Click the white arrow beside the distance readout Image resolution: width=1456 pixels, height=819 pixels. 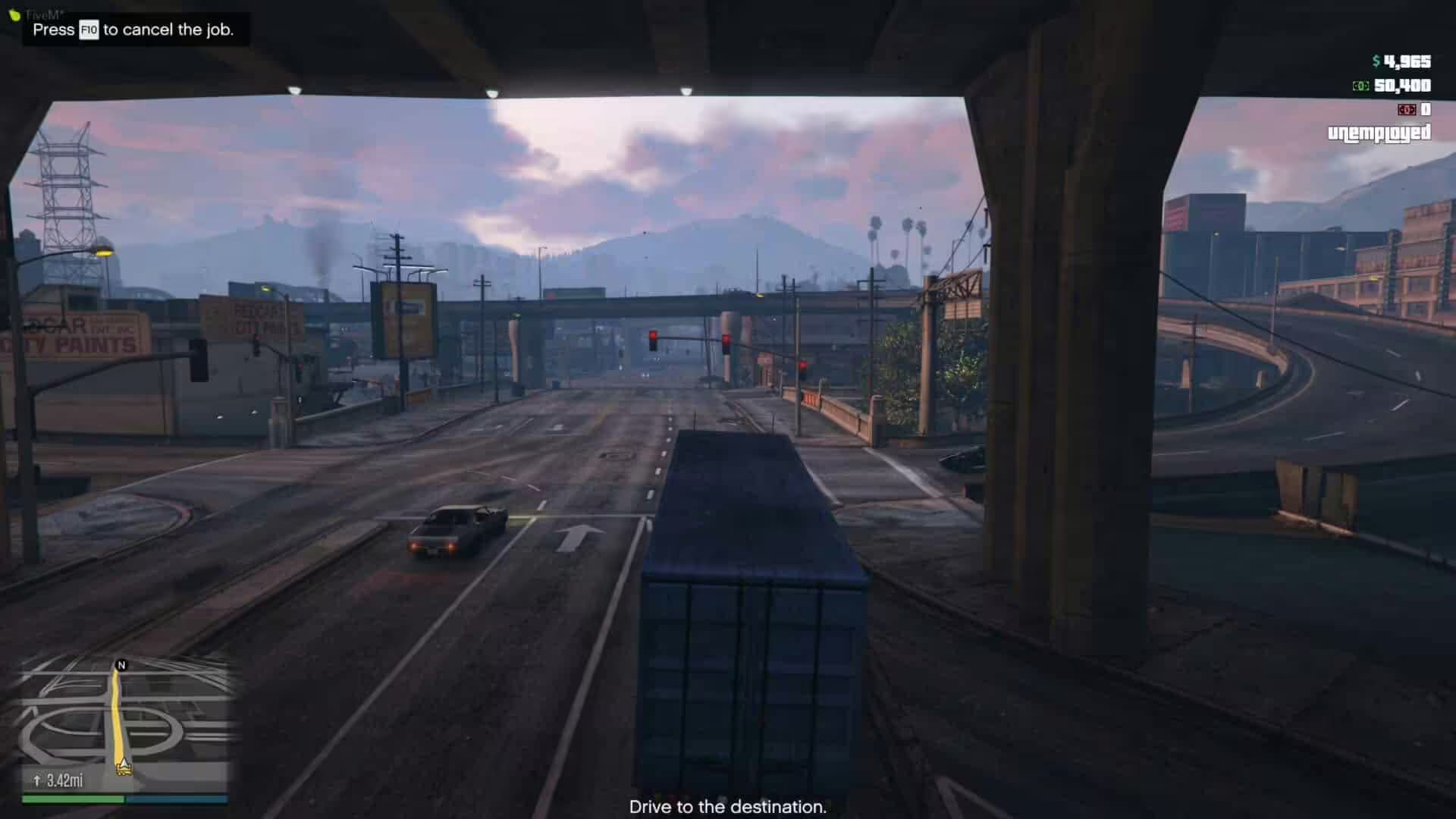36,778
